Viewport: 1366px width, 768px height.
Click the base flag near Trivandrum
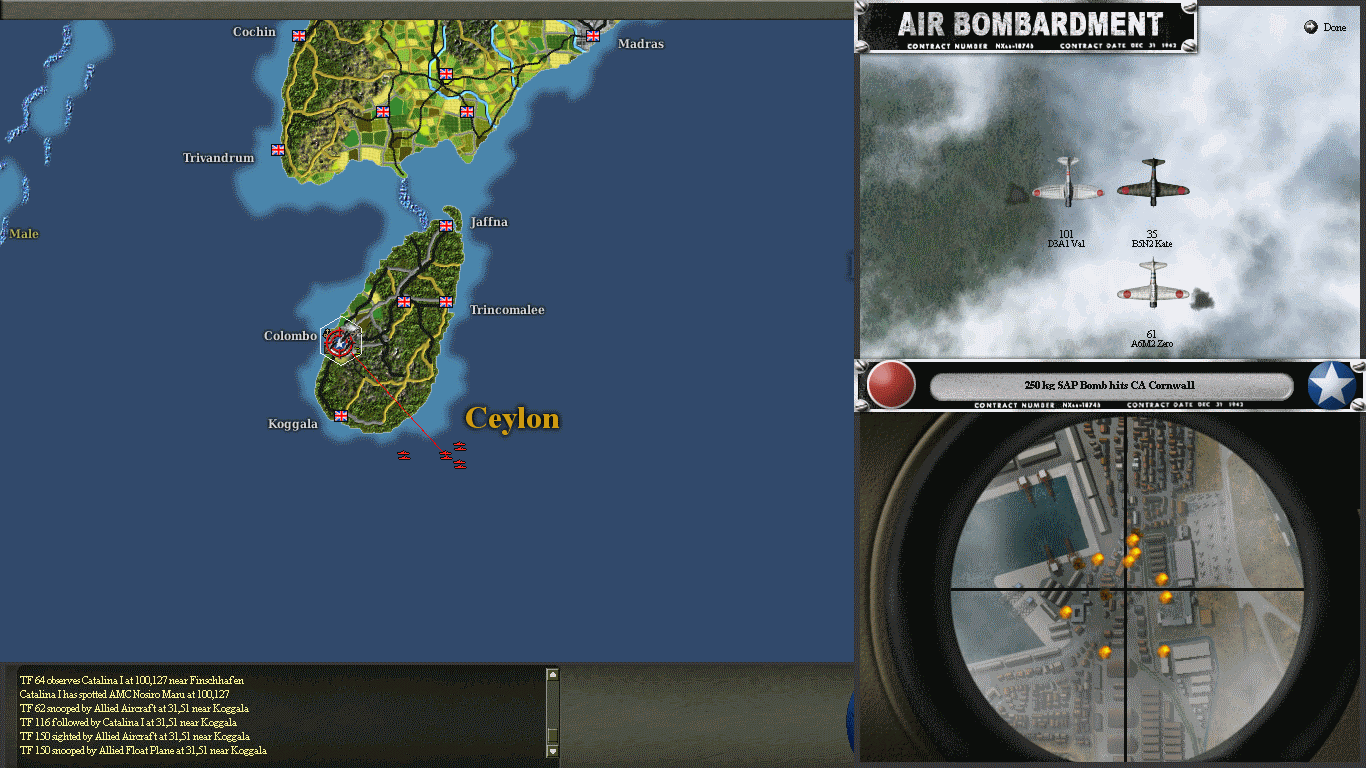coord(277,150)
